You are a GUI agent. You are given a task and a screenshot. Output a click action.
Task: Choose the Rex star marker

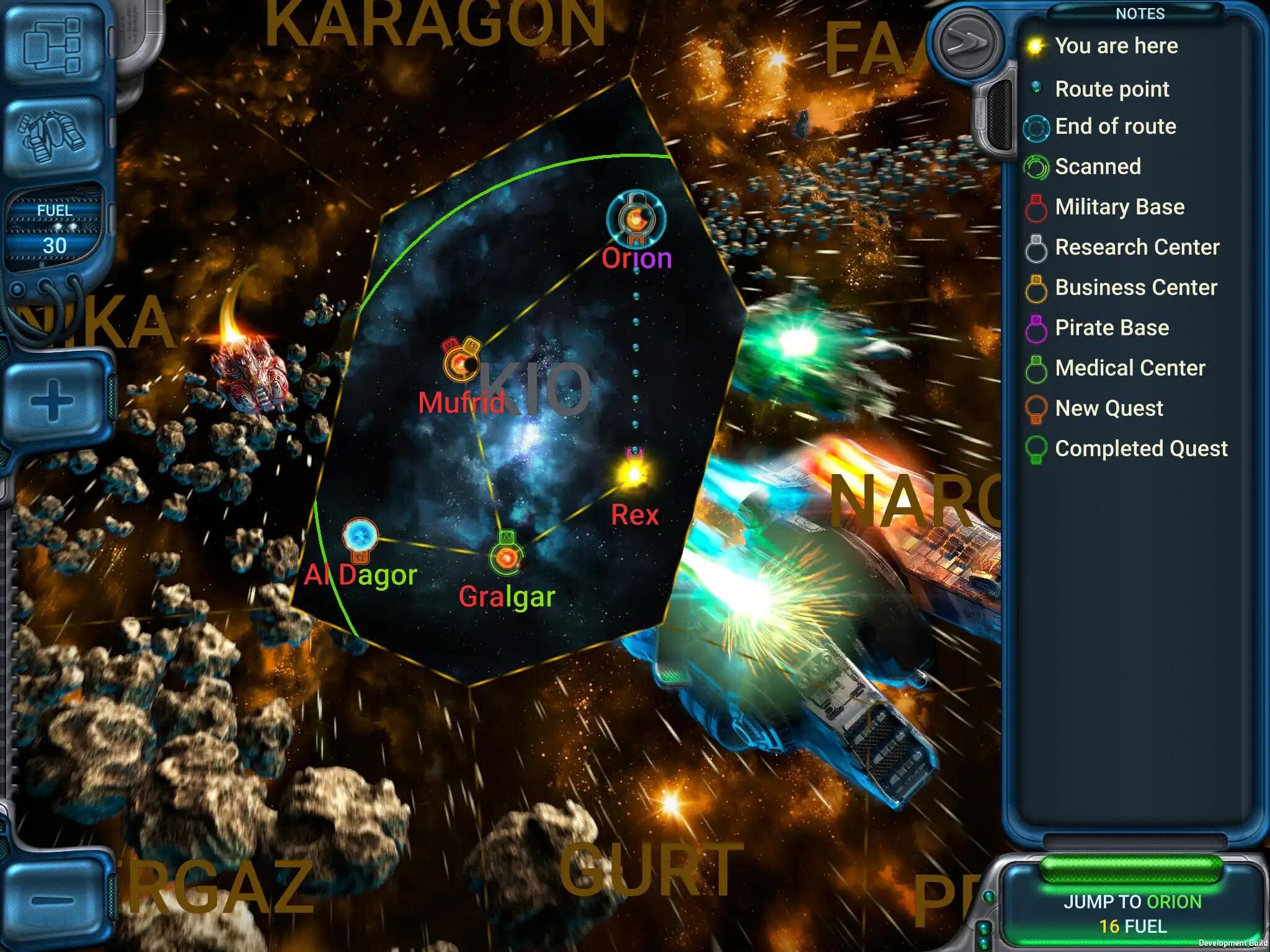pyautogui.click(x=634, y=475)
